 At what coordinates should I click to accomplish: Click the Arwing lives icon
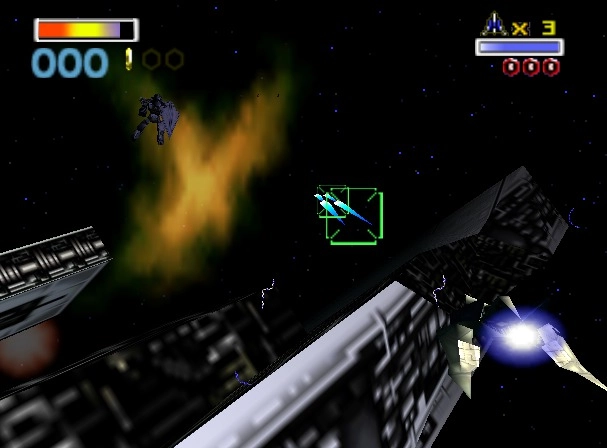495,24
